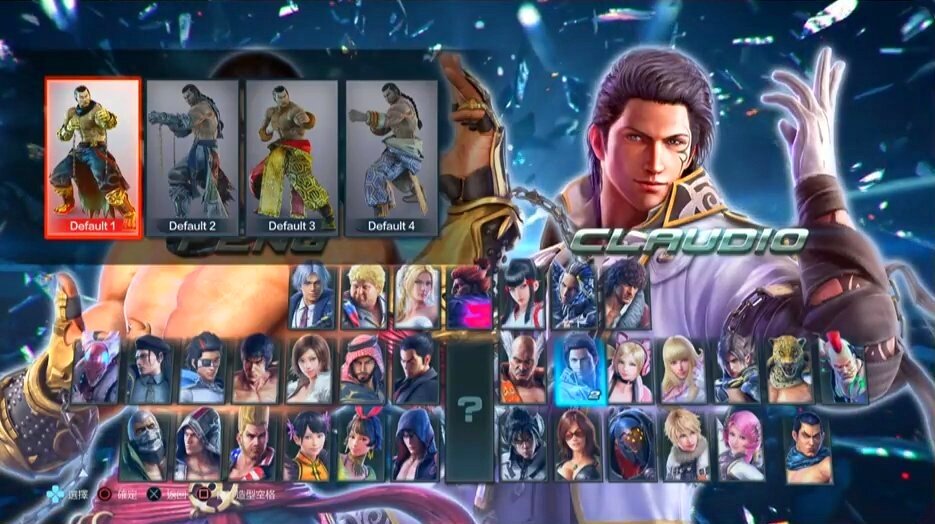Choose Feng's portrait with blue scarf

coord(808,443)
